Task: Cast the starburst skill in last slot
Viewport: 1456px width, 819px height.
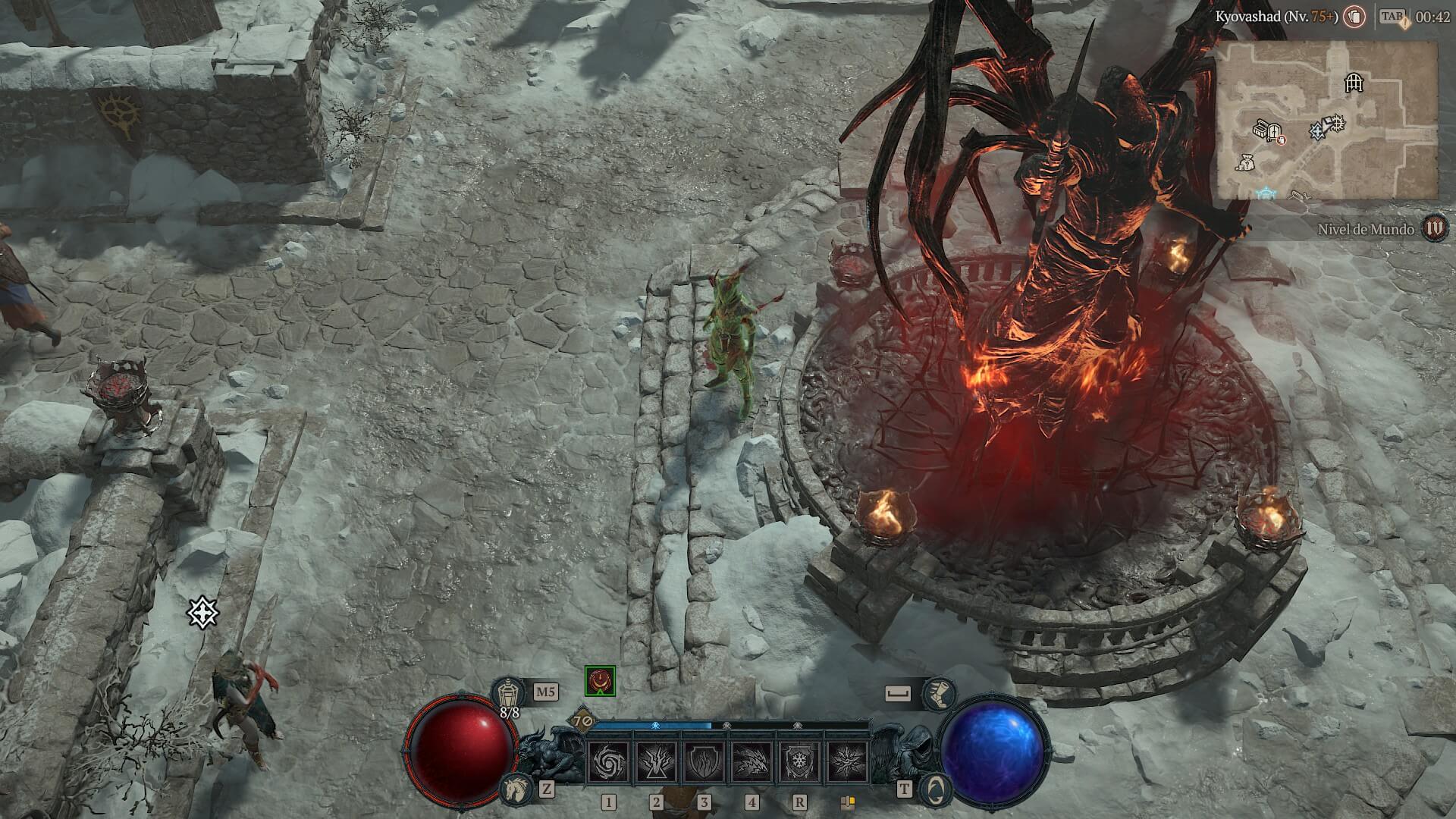Action: tap(847, 761)
